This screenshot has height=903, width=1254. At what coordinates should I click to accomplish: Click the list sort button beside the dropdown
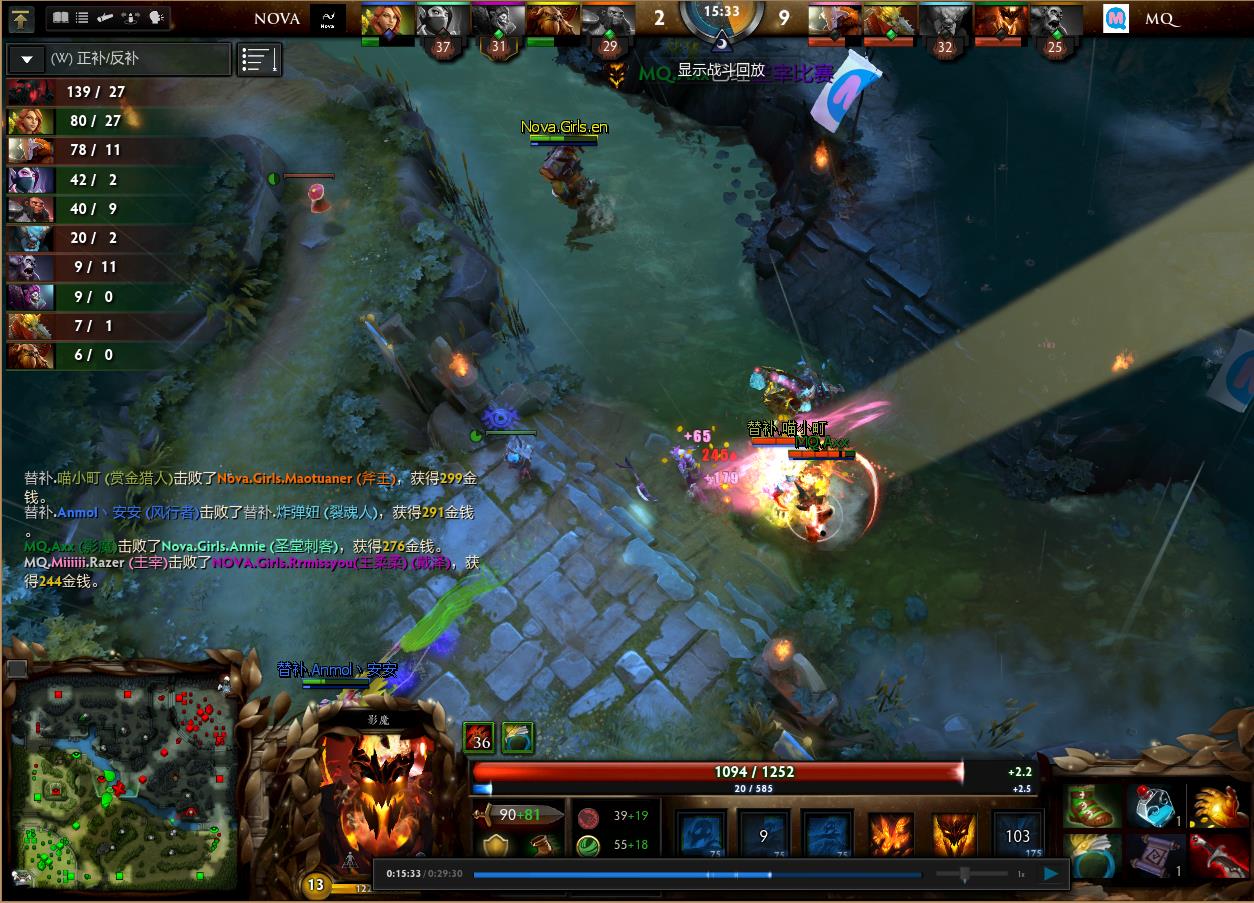259,60
